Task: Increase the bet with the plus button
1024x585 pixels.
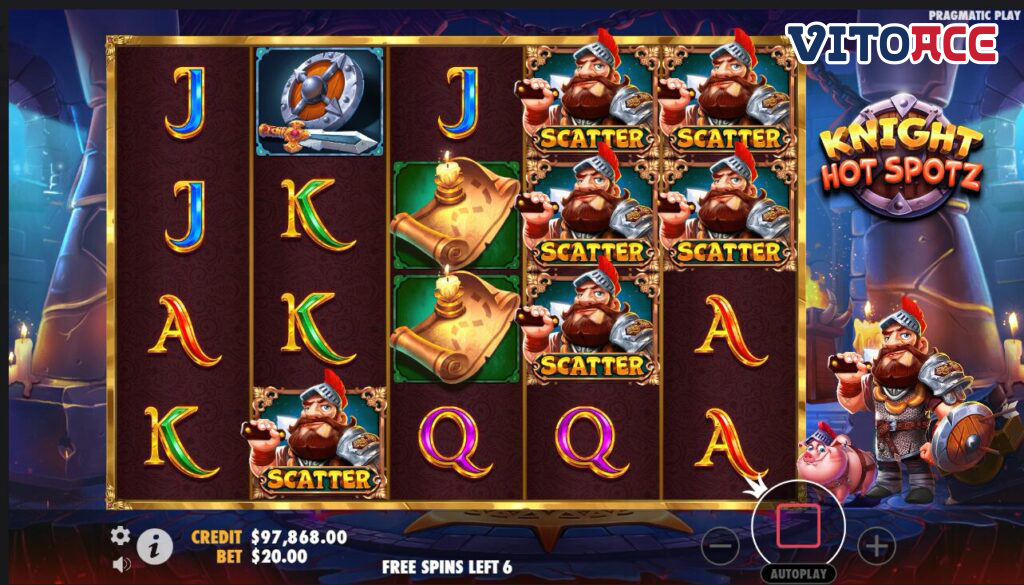Action: coord(876,546)
